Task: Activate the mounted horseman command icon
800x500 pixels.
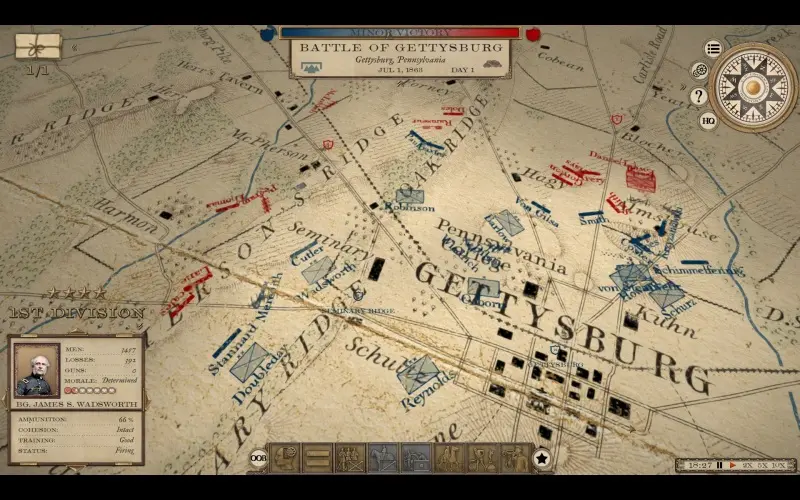Action: pos(383,458)
